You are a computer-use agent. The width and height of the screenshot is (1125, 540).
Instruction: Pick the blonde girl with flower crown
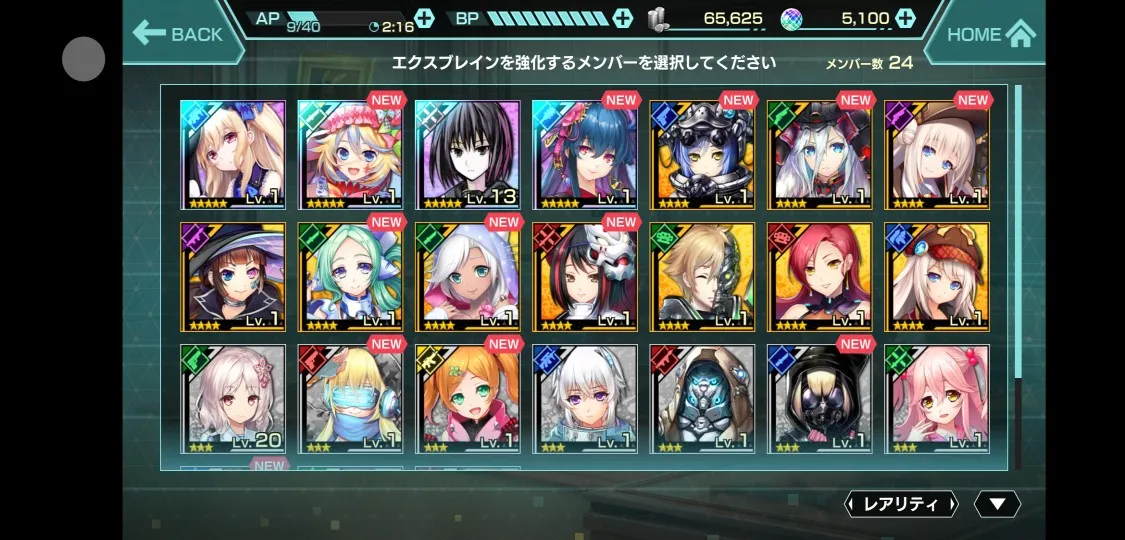pos(350,154)
